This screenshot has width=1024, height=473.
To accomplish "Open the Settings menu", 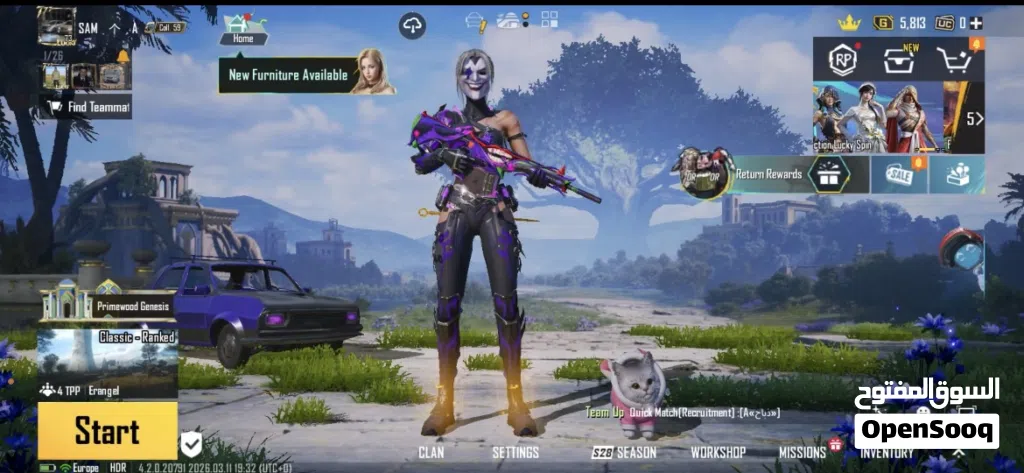I will pos(515,453).
